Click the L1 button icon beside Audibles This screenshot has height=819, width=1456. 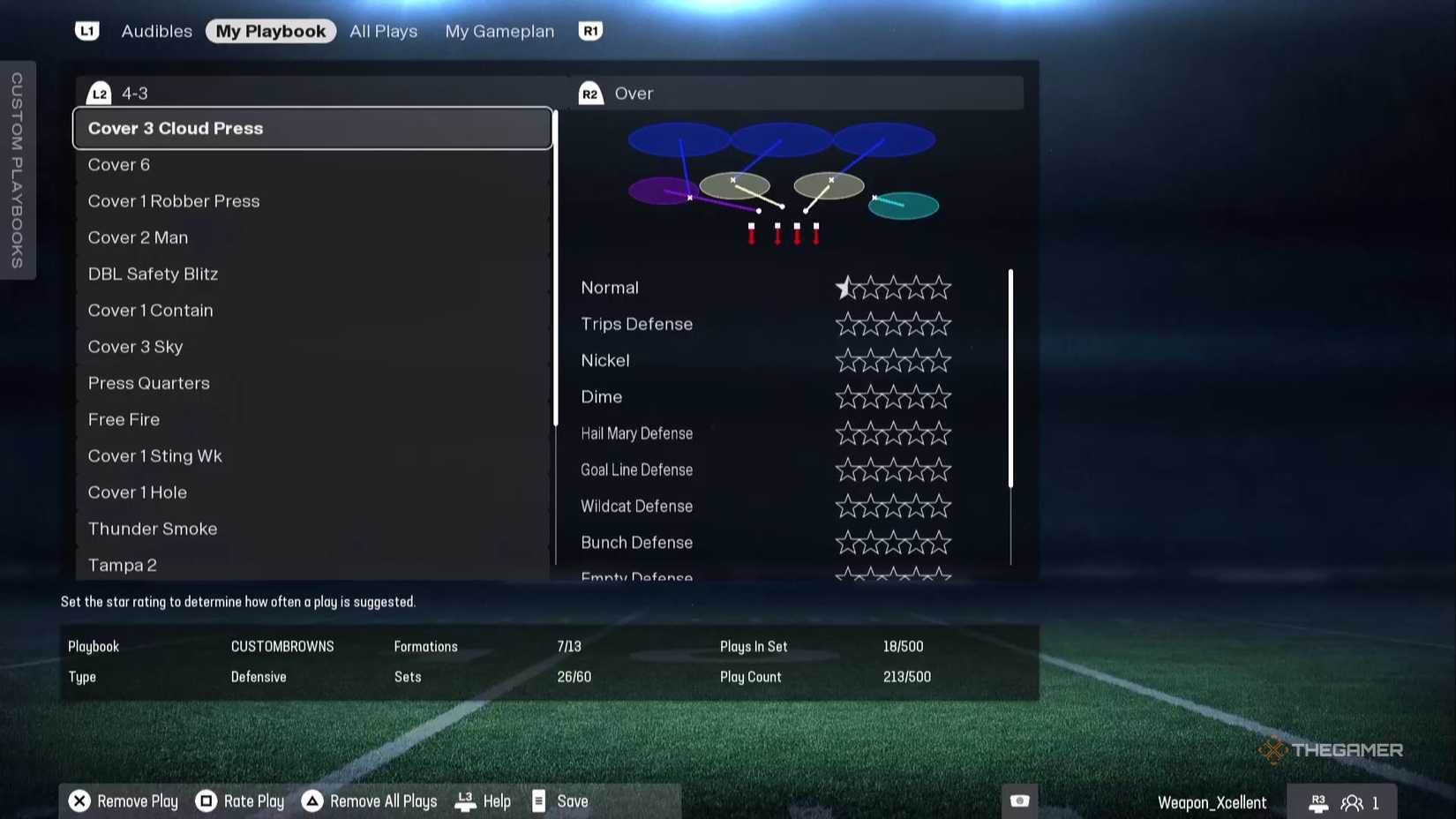tap(86, 30)
